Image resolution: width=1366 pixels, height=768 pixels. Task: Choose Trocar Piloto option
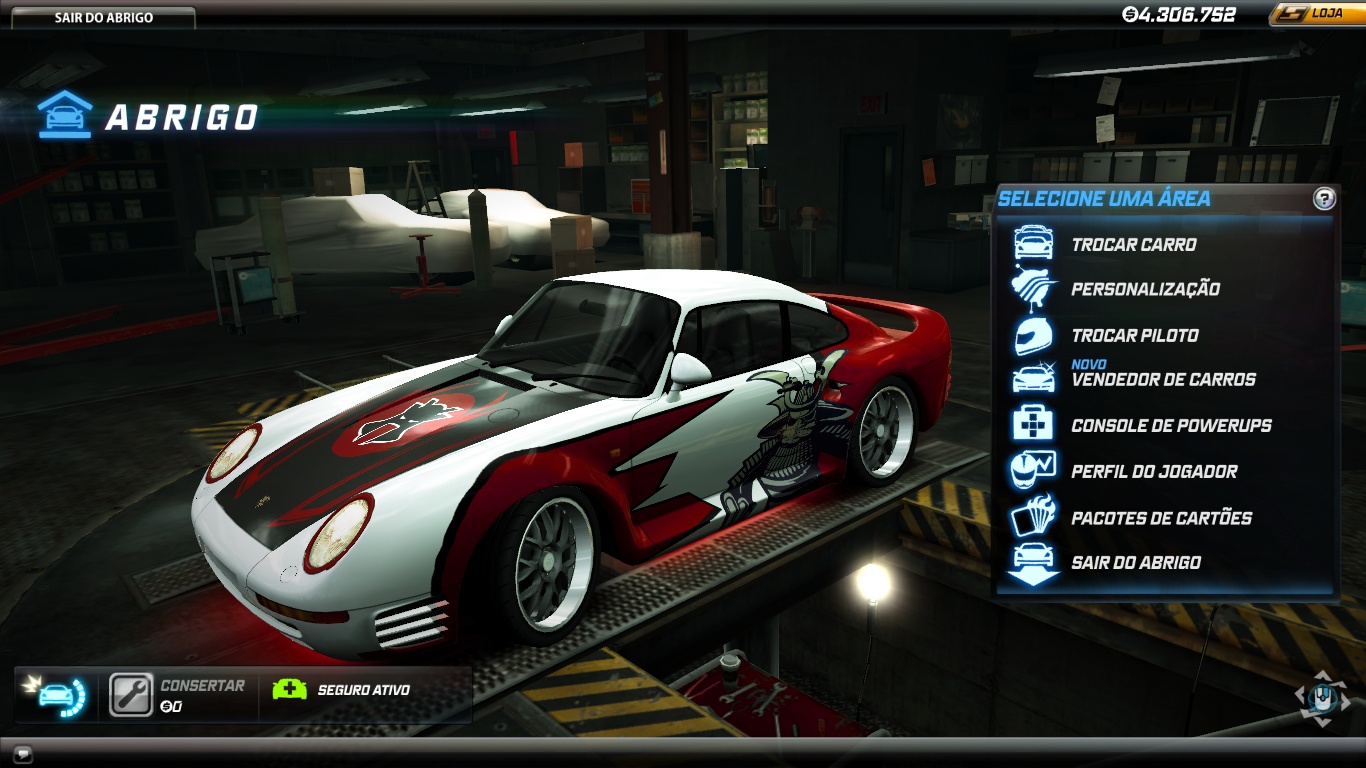pyautogui.click(x=1134, y=335)
